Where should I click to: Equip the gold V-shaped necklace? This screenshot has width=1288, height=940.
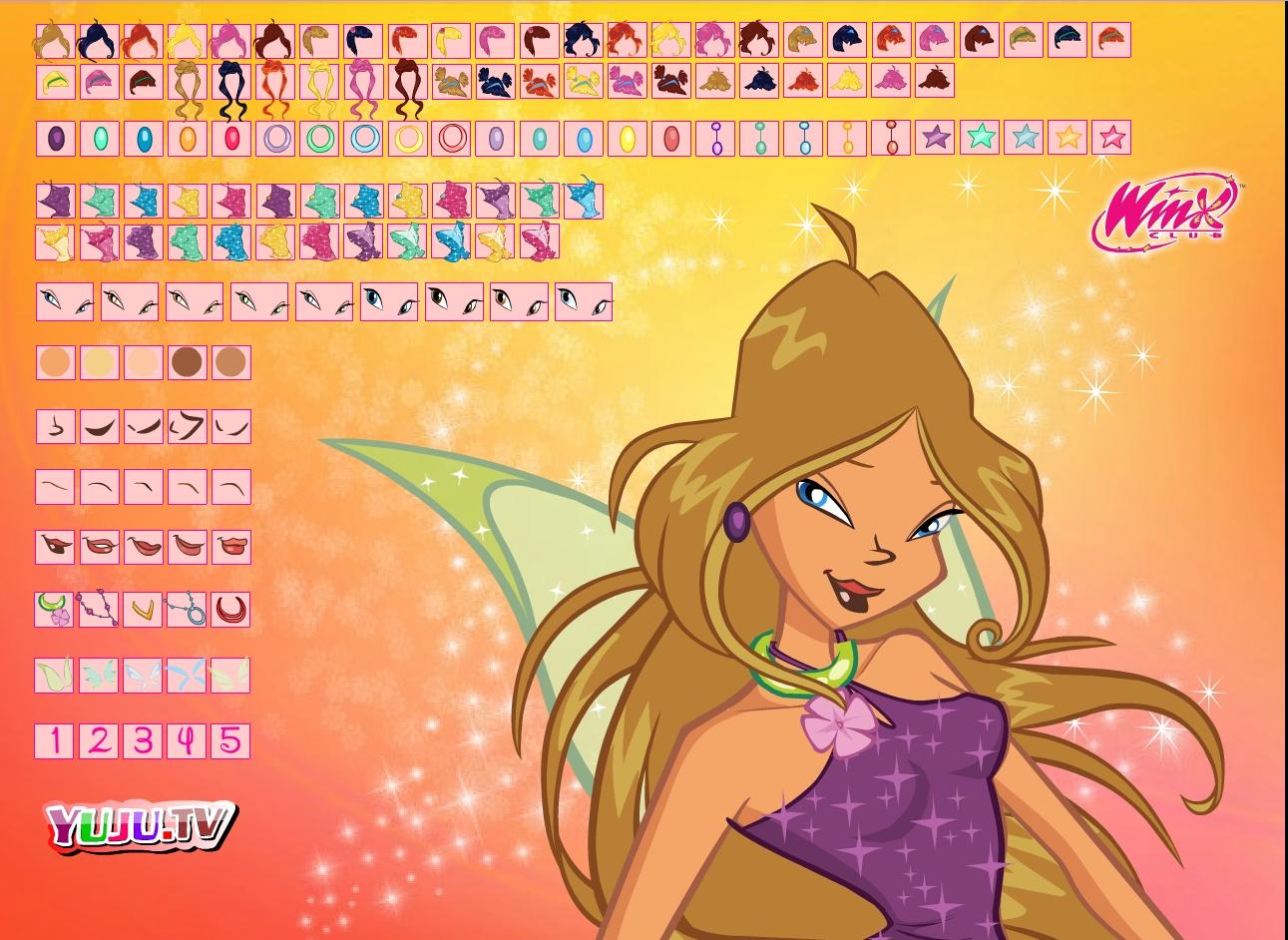coord(143,608)
